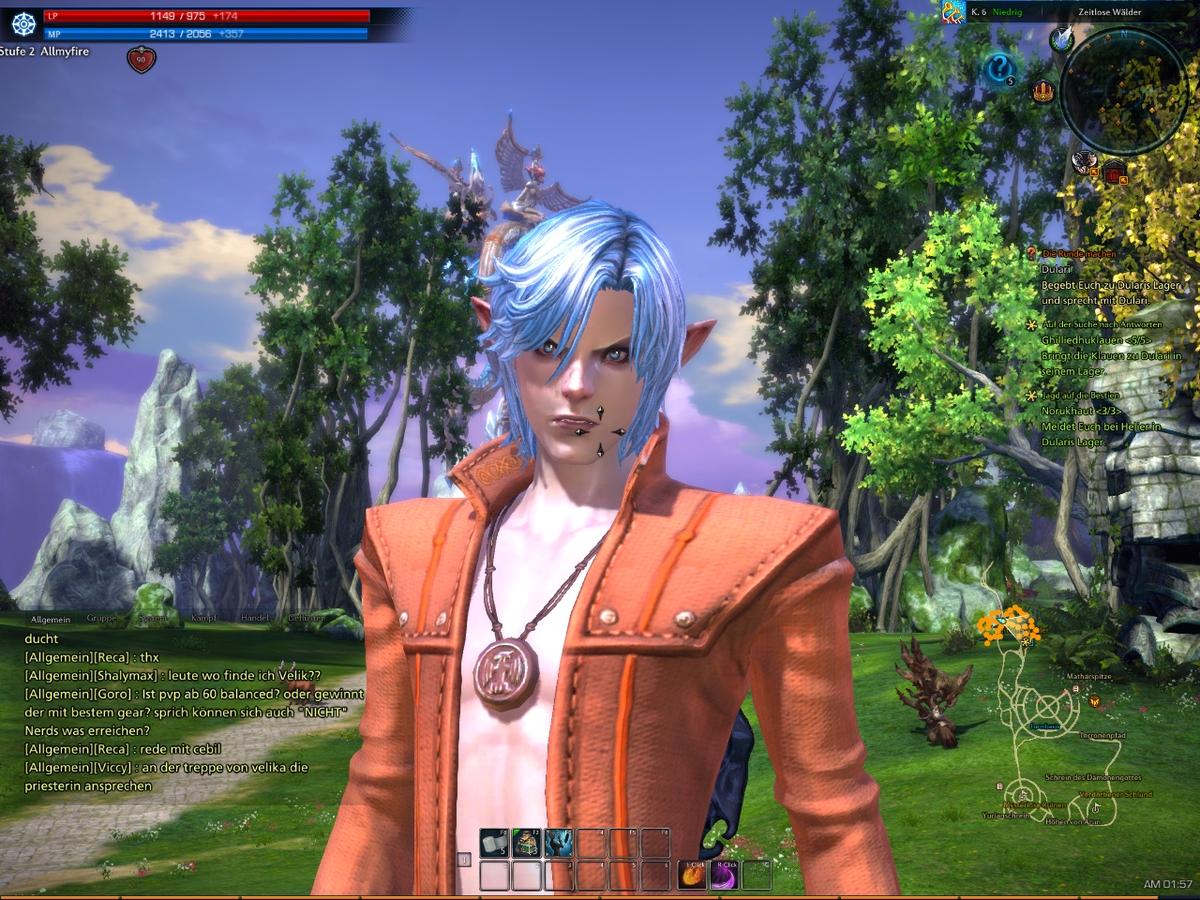Activate the blue figure skill in the F3 slot
Viewport: 1200px width, 900px height.
(558, 843)
